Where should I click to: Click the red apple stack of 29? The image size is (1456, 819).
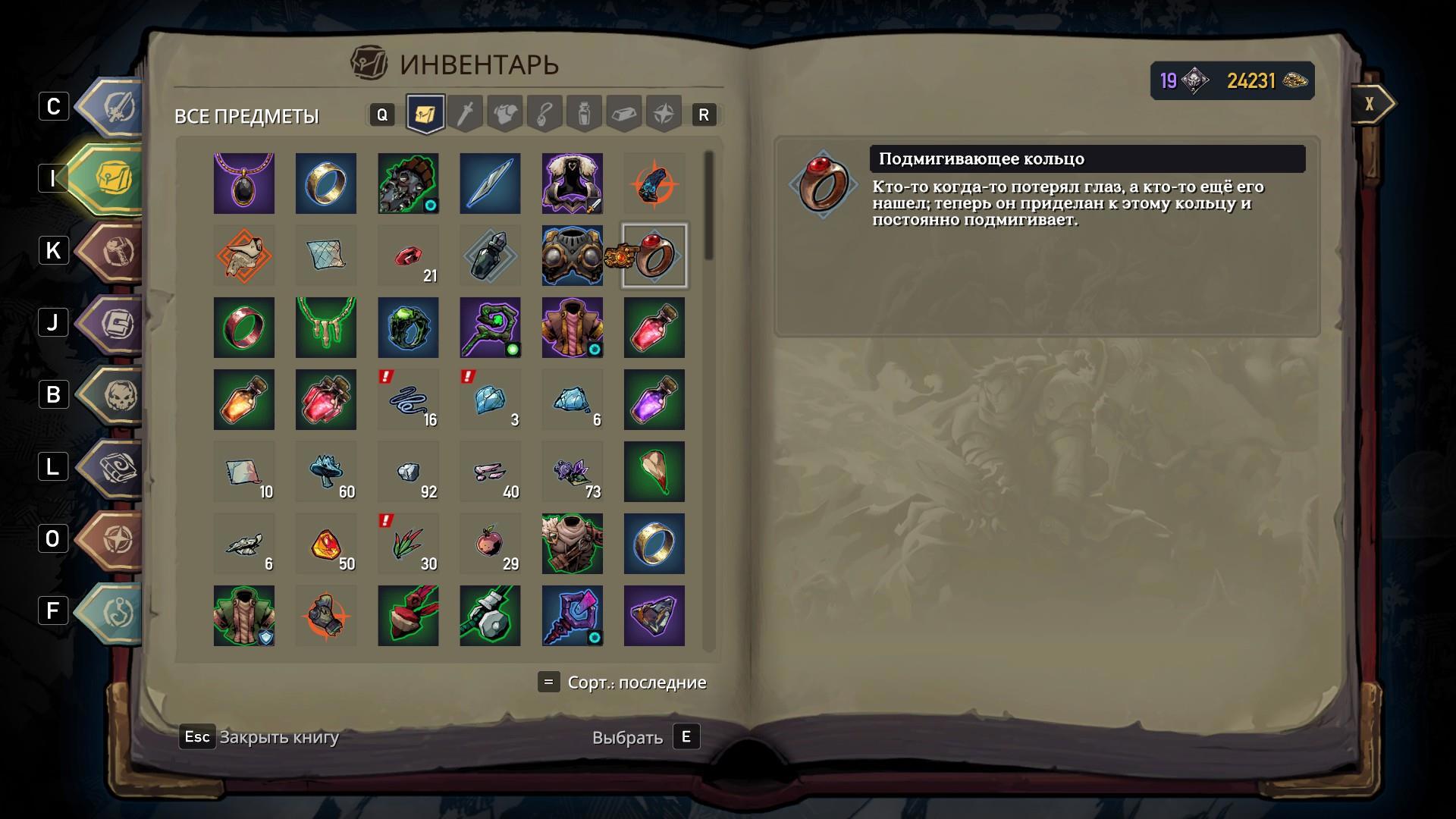[490, 544]
